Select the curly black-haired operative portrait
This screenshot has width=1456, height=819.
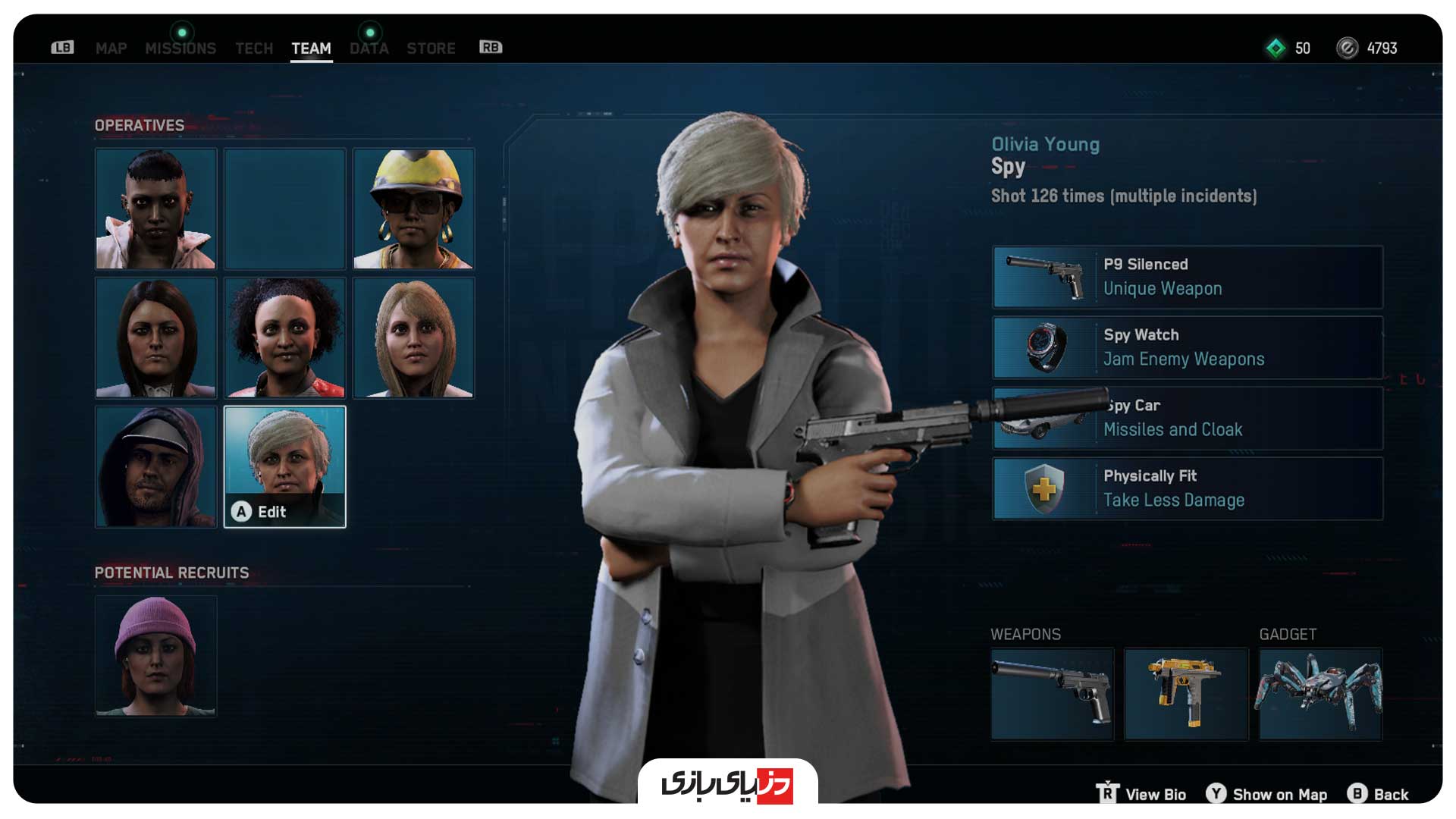point(284,337)
